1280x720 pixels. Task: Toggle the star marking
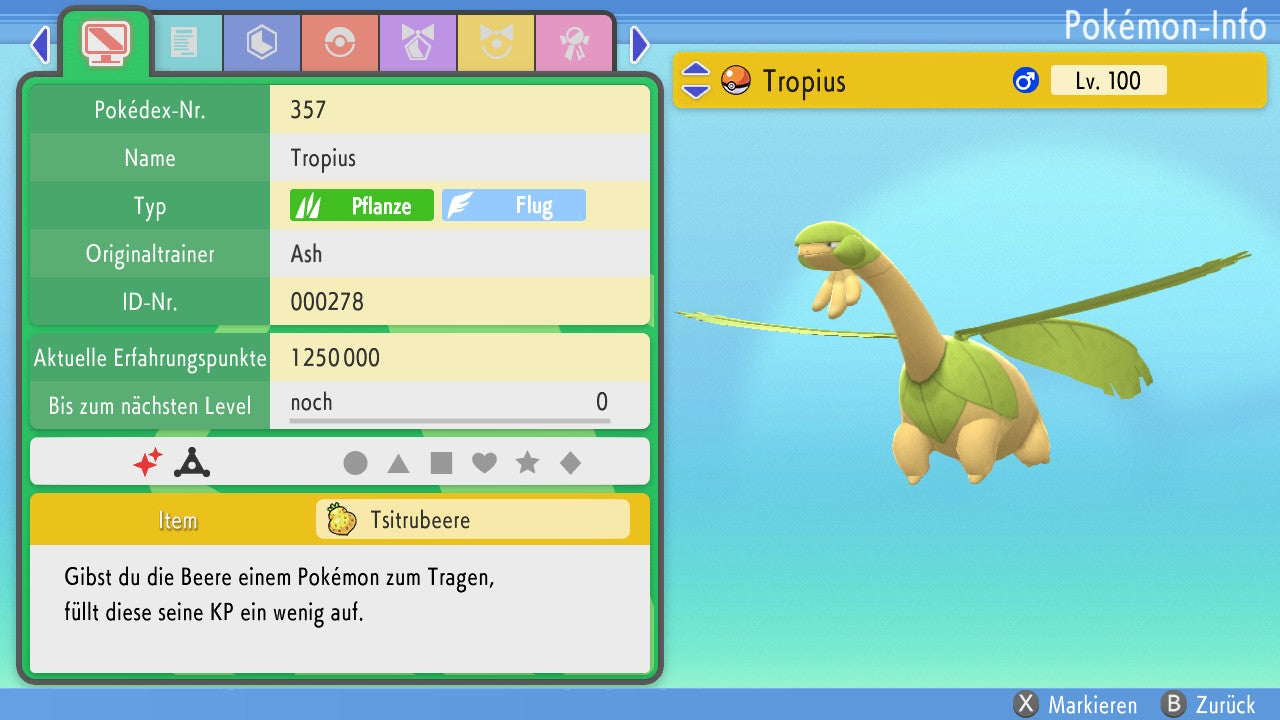[527, 463]
